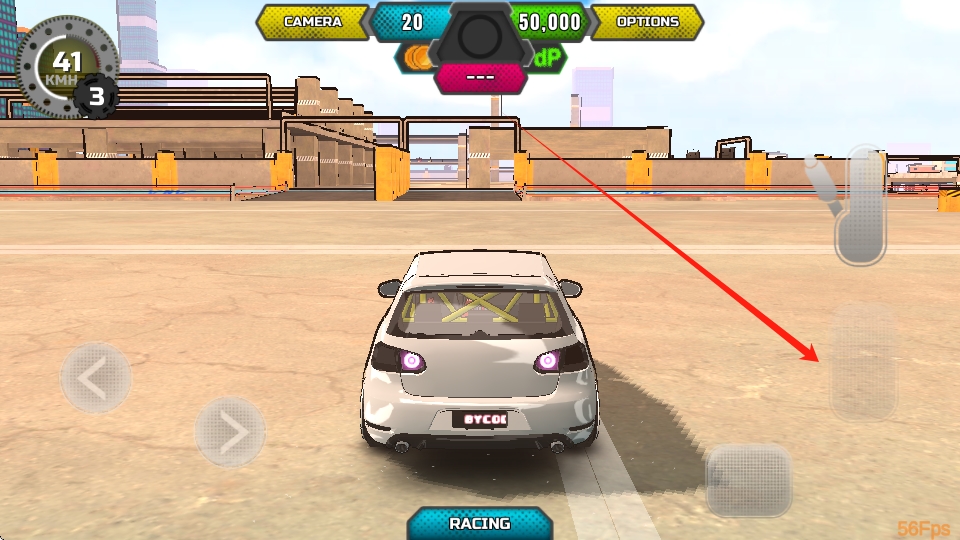Tap the tall faded accelerator pedal

864,362
